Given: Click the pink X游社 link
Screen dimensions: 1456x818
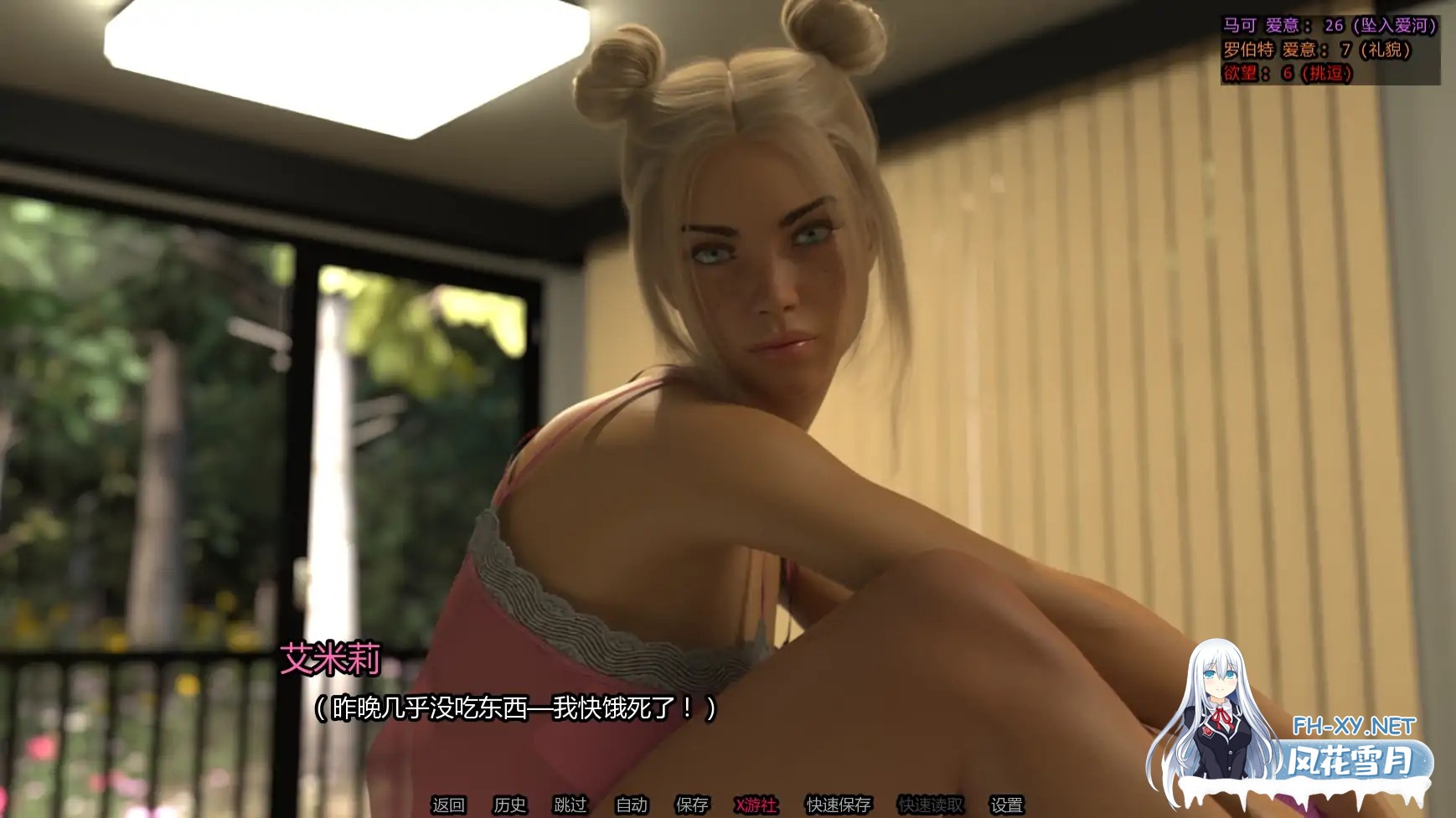Looking at the screenshot, I should 755,805.
